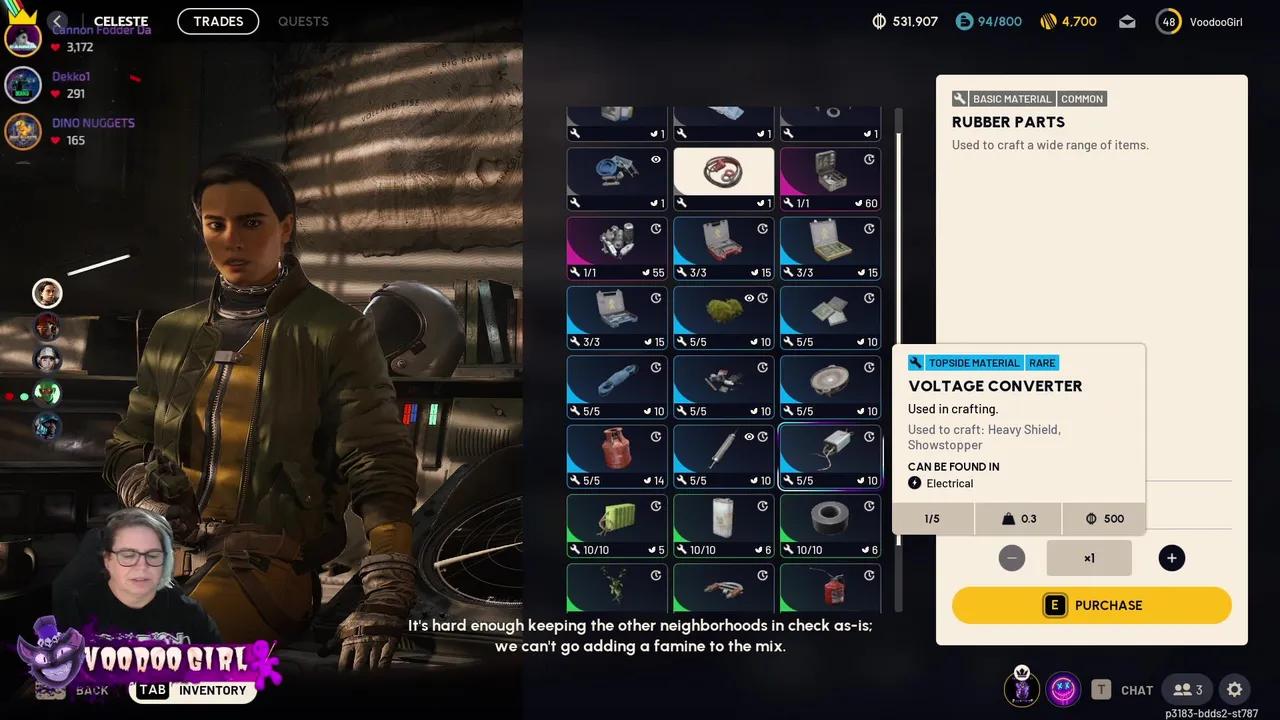The image size is (1280, 720).
Task: Select the Voltage Converter item slot
Action: [829, 455]
